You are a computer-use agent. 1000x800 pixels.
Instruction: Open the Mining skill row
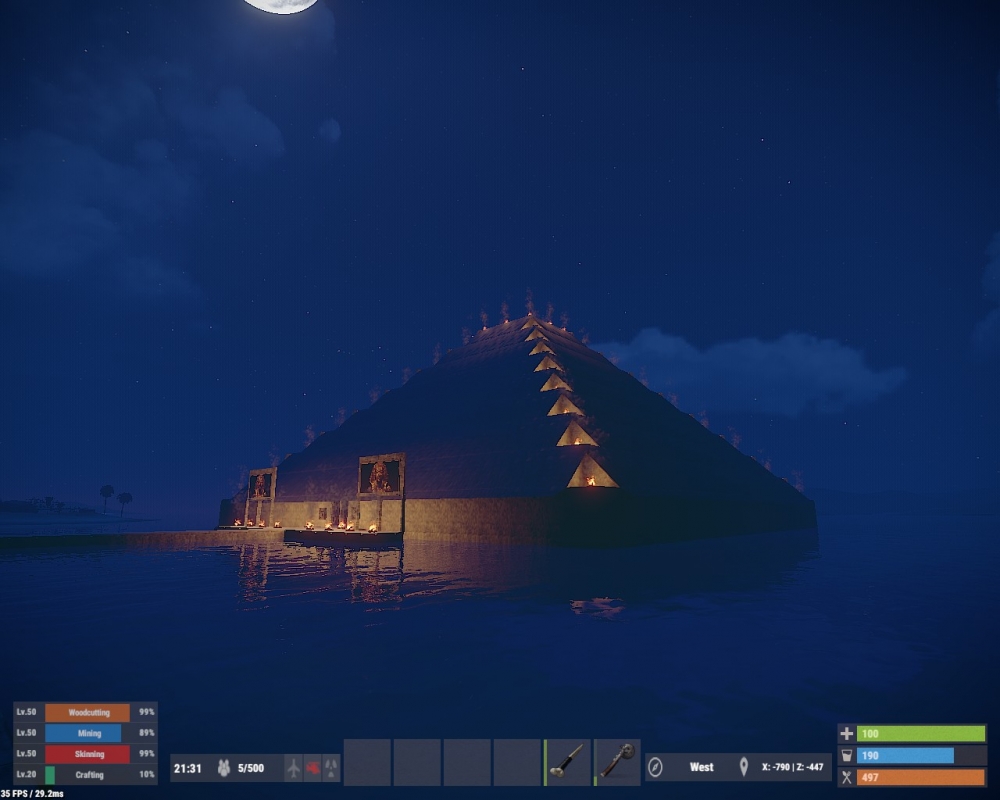(86, 733)
